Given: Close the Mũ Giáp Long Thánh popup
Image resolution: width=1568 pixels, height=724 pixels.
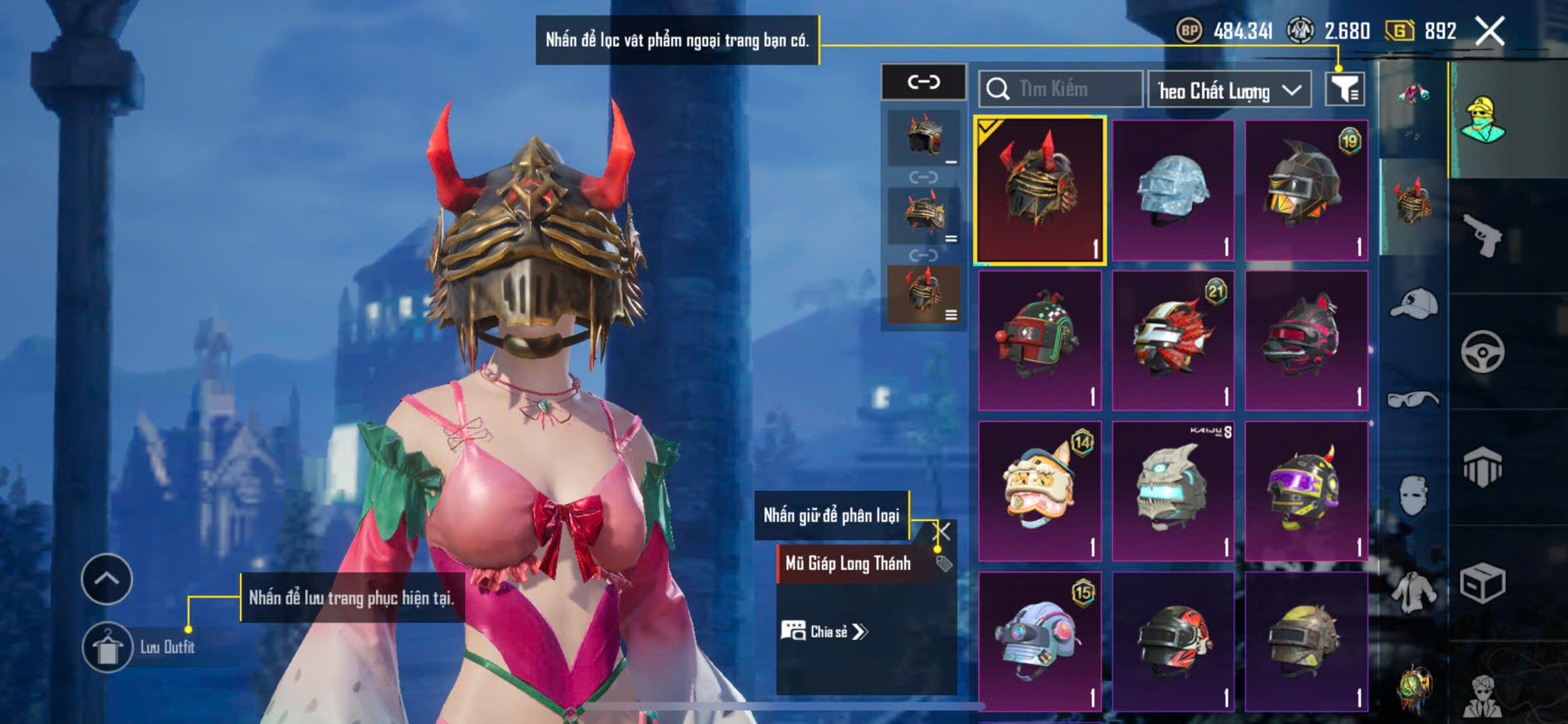Looking at the screenshot, I should 942,531.
